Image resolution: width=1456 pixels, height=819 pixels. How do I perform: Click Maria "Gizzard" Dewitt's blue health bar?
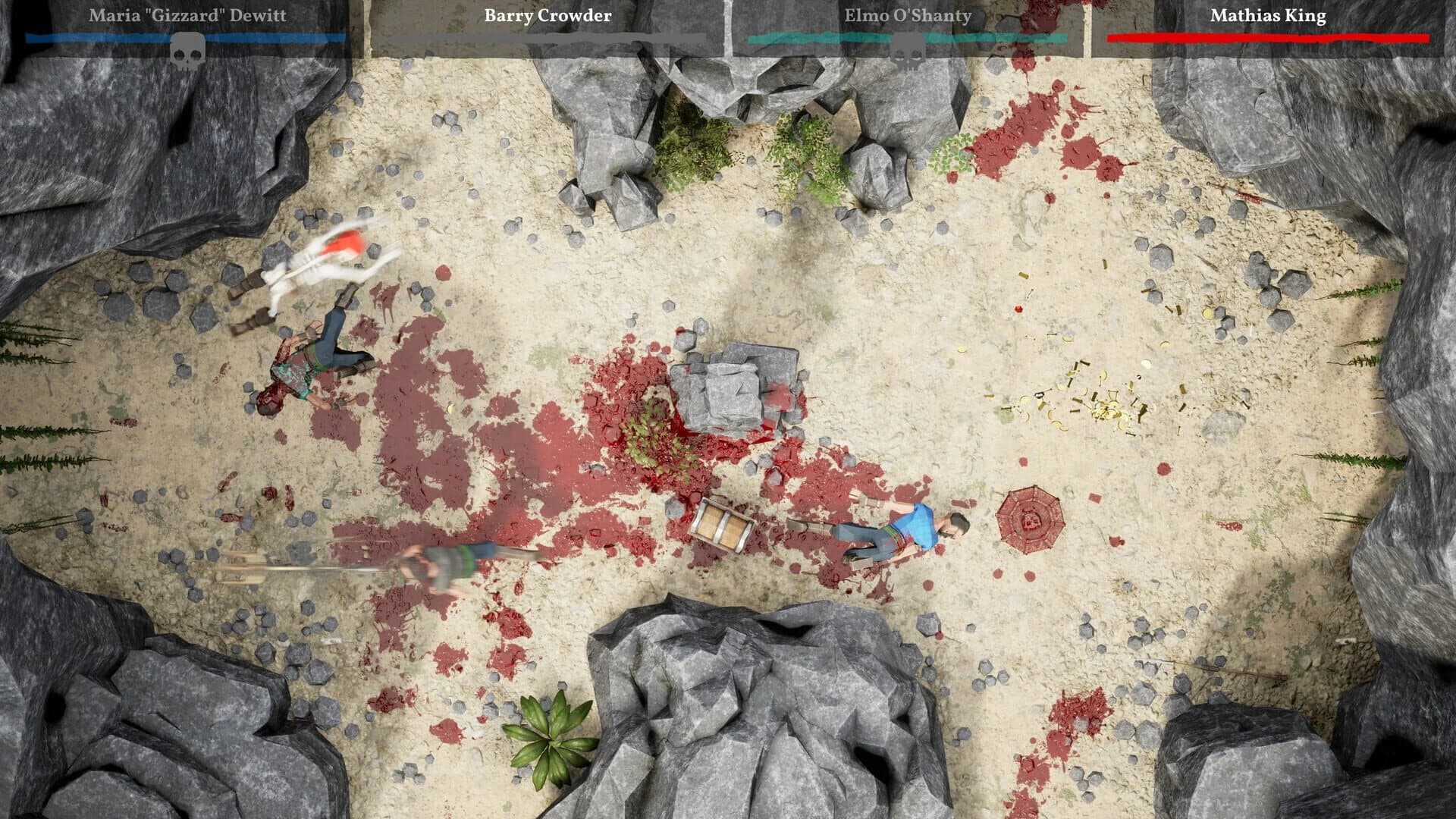[x=186, y=36]
